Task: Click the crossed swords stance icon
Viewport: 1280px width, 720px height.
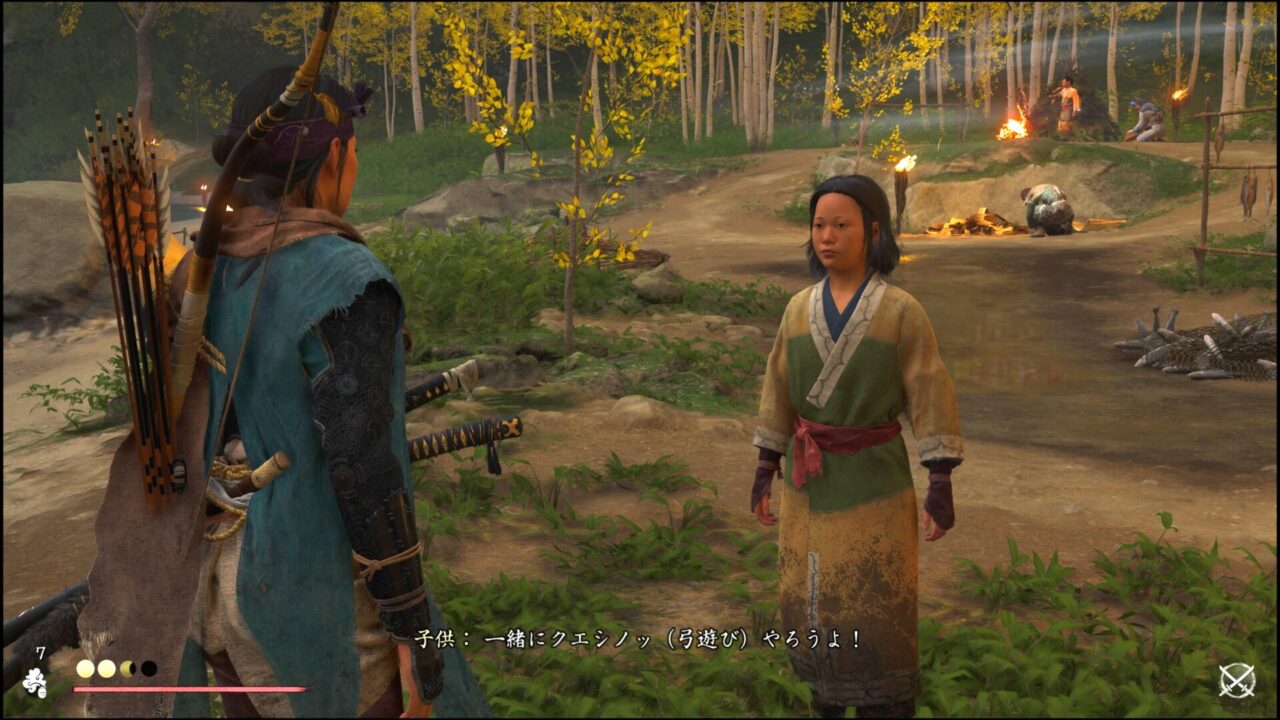Action: click(x=1237, y=681)
